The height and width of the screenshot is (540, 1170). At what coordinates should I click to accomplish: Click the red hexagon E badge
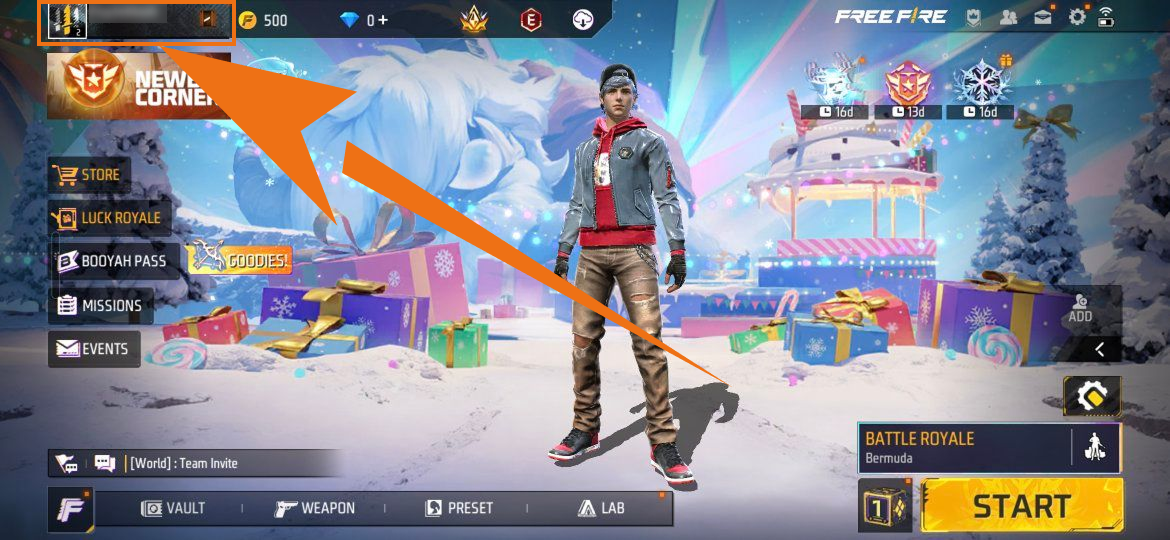tap(531, 19)
